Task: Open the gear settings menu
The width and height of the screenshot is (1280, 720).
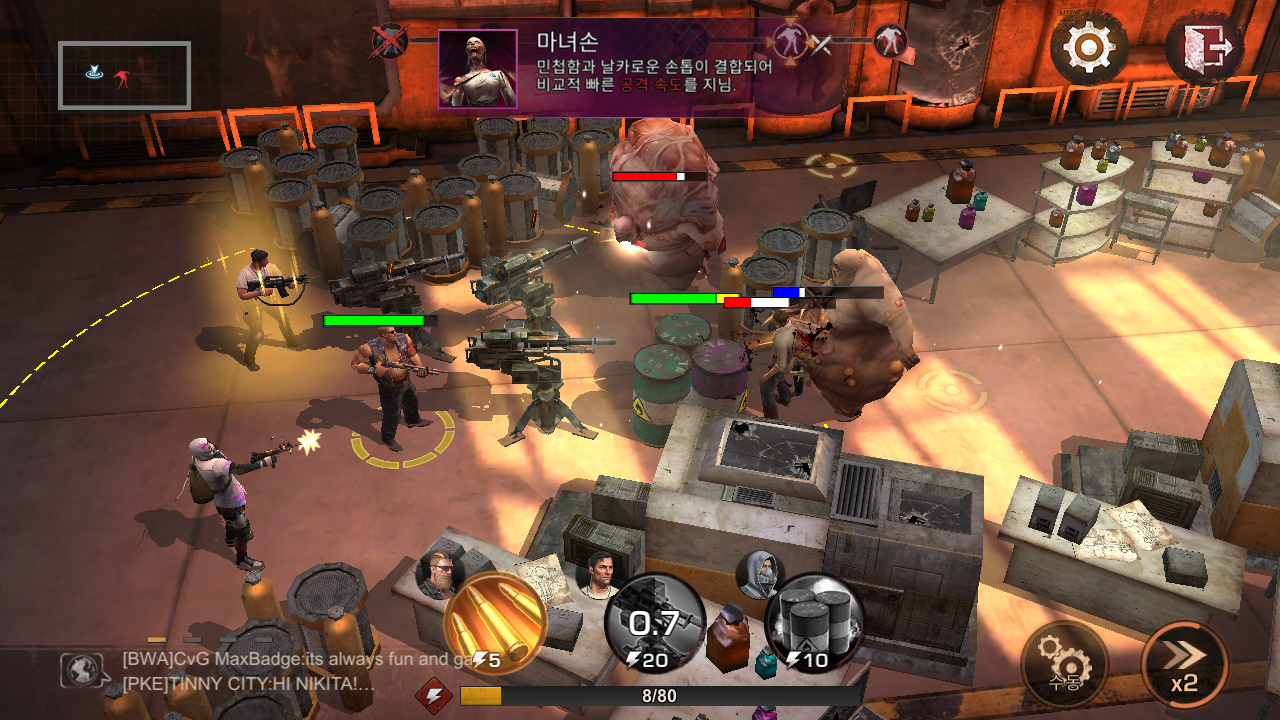Action: [1088, 47]
